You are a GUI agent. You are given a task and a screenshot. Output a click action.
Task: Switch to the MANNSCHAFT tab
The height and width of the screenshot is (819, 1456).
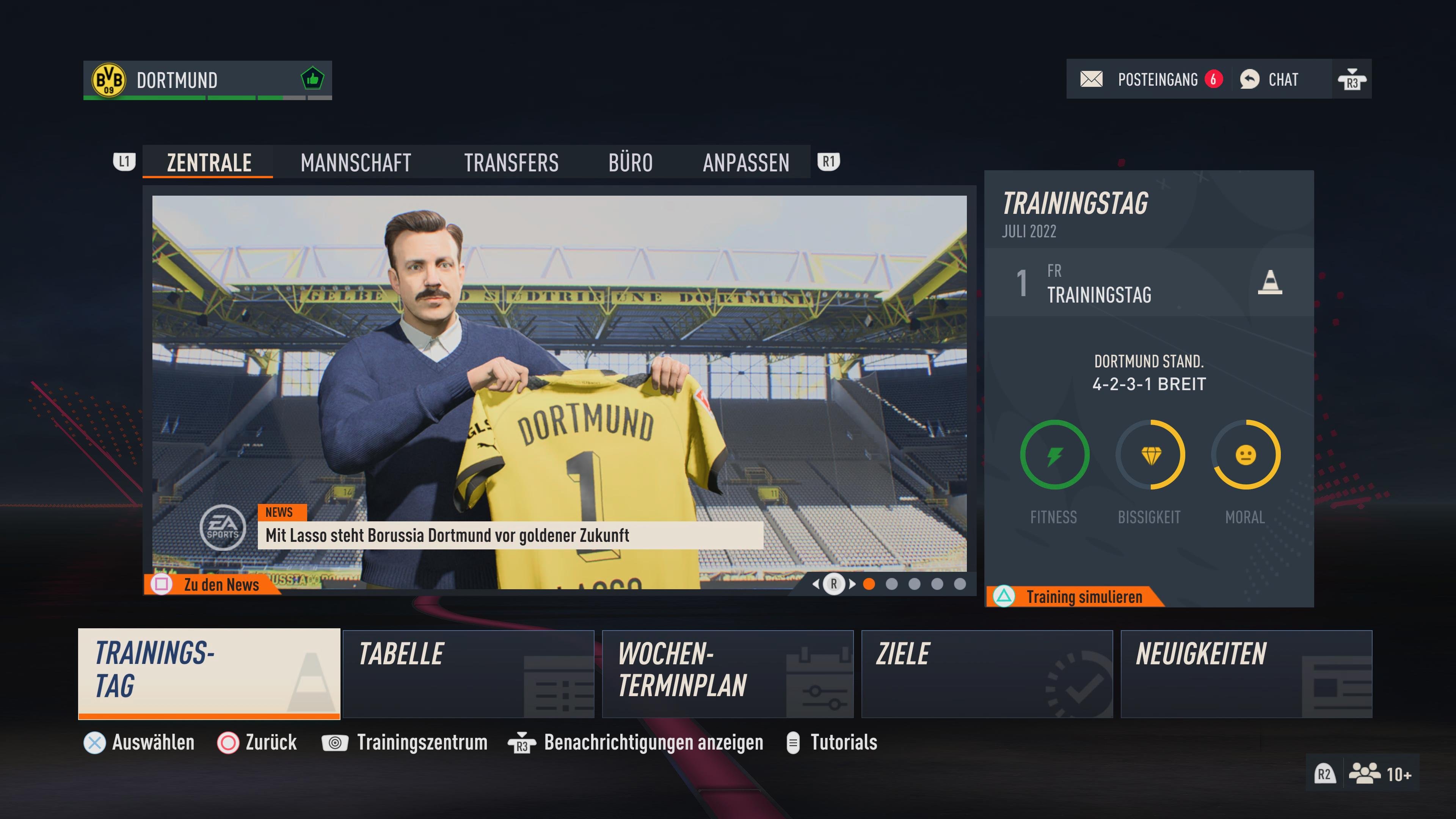pyautogui.click(x=355, y=163)
